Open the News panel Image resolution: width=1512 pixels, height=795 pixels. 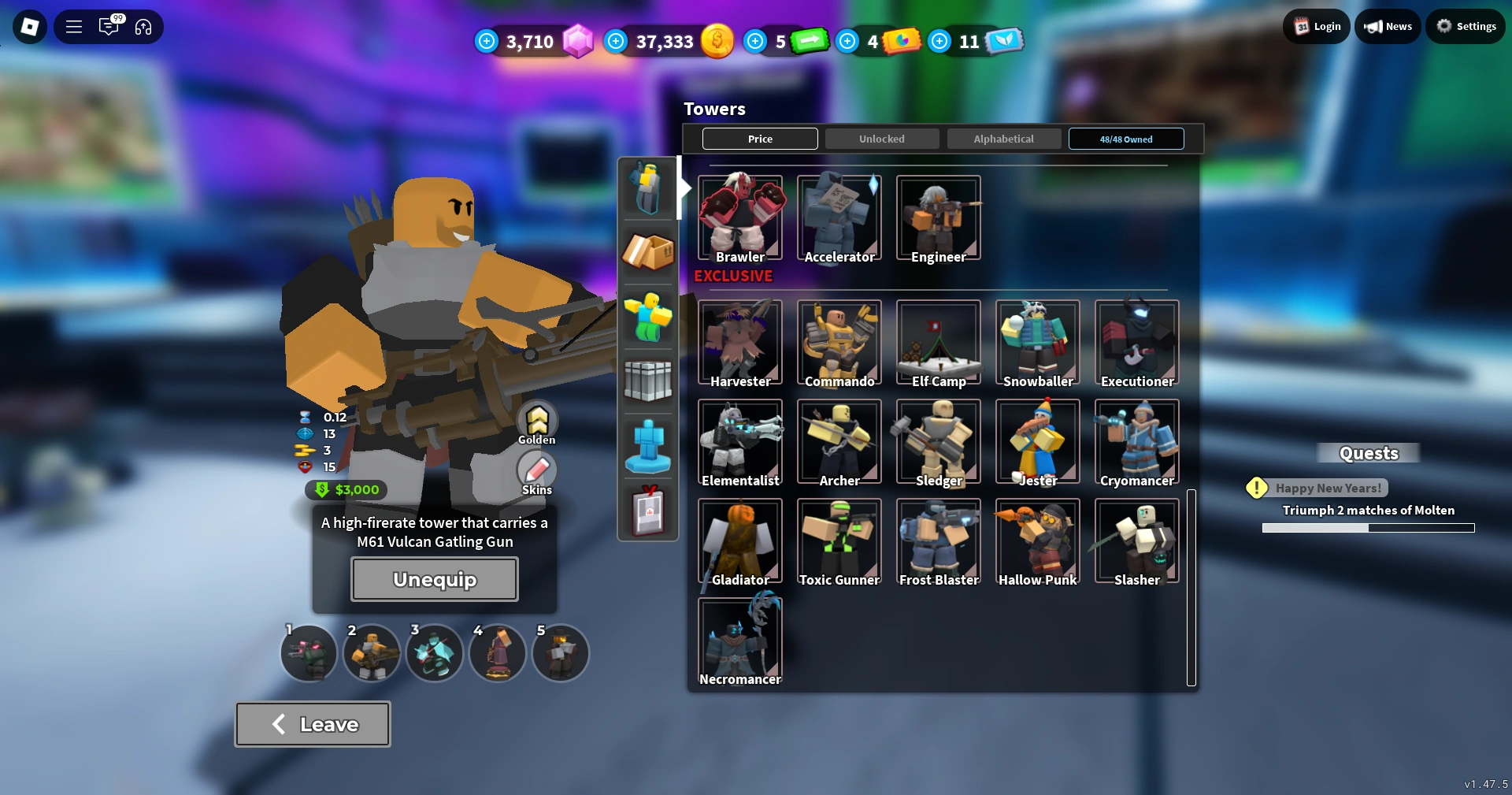pyautogui.click(x=1387, y=25)
